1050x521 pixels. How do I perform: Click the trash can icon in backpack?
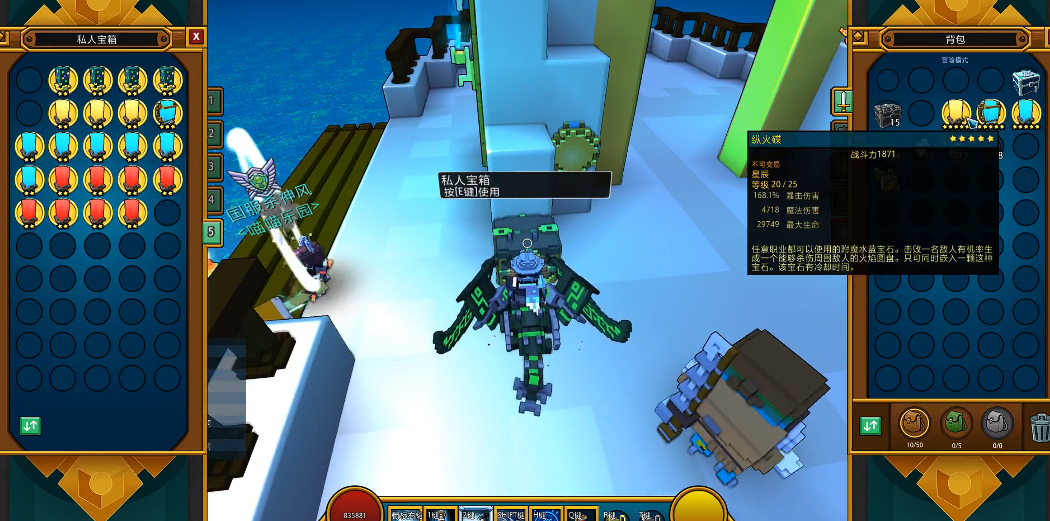tap(1040, 427)
